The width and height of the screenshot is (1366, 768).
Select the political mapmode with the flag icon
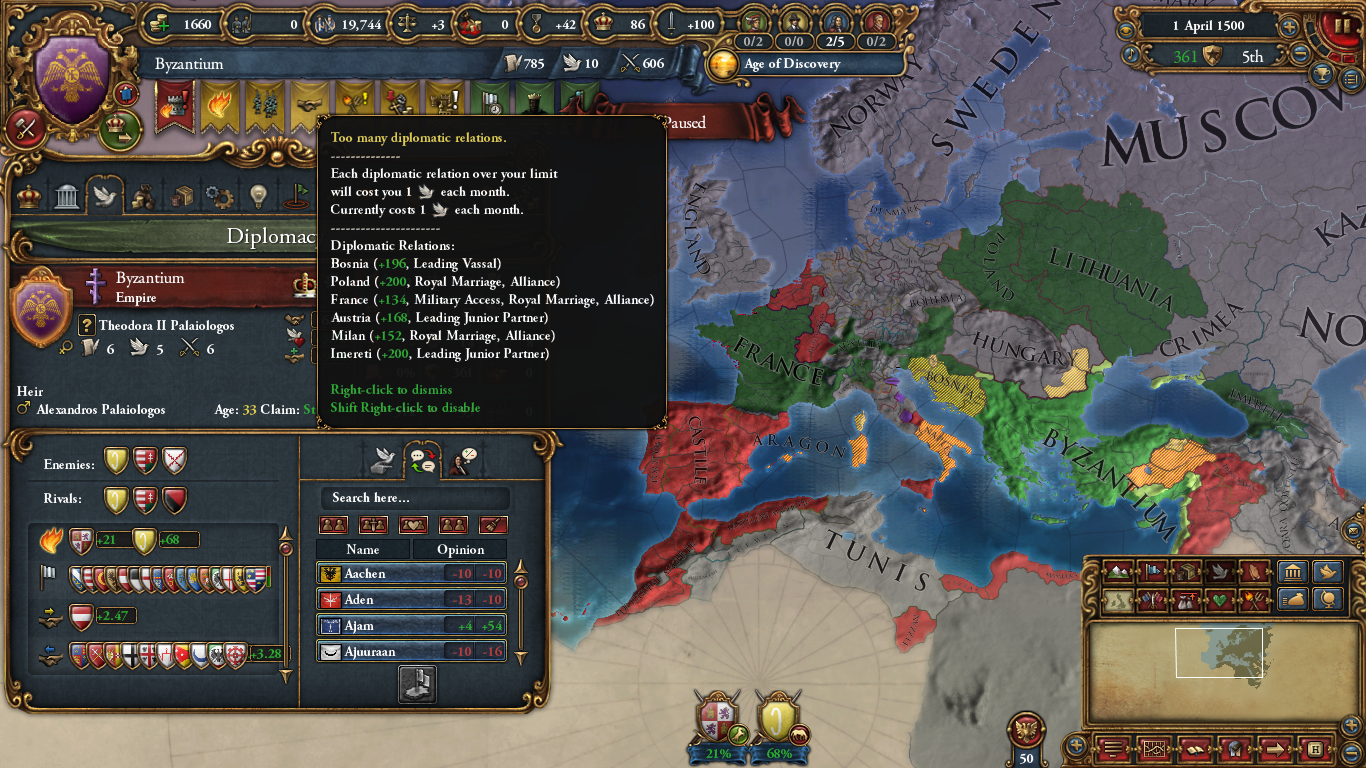[x=1152, y=571]
